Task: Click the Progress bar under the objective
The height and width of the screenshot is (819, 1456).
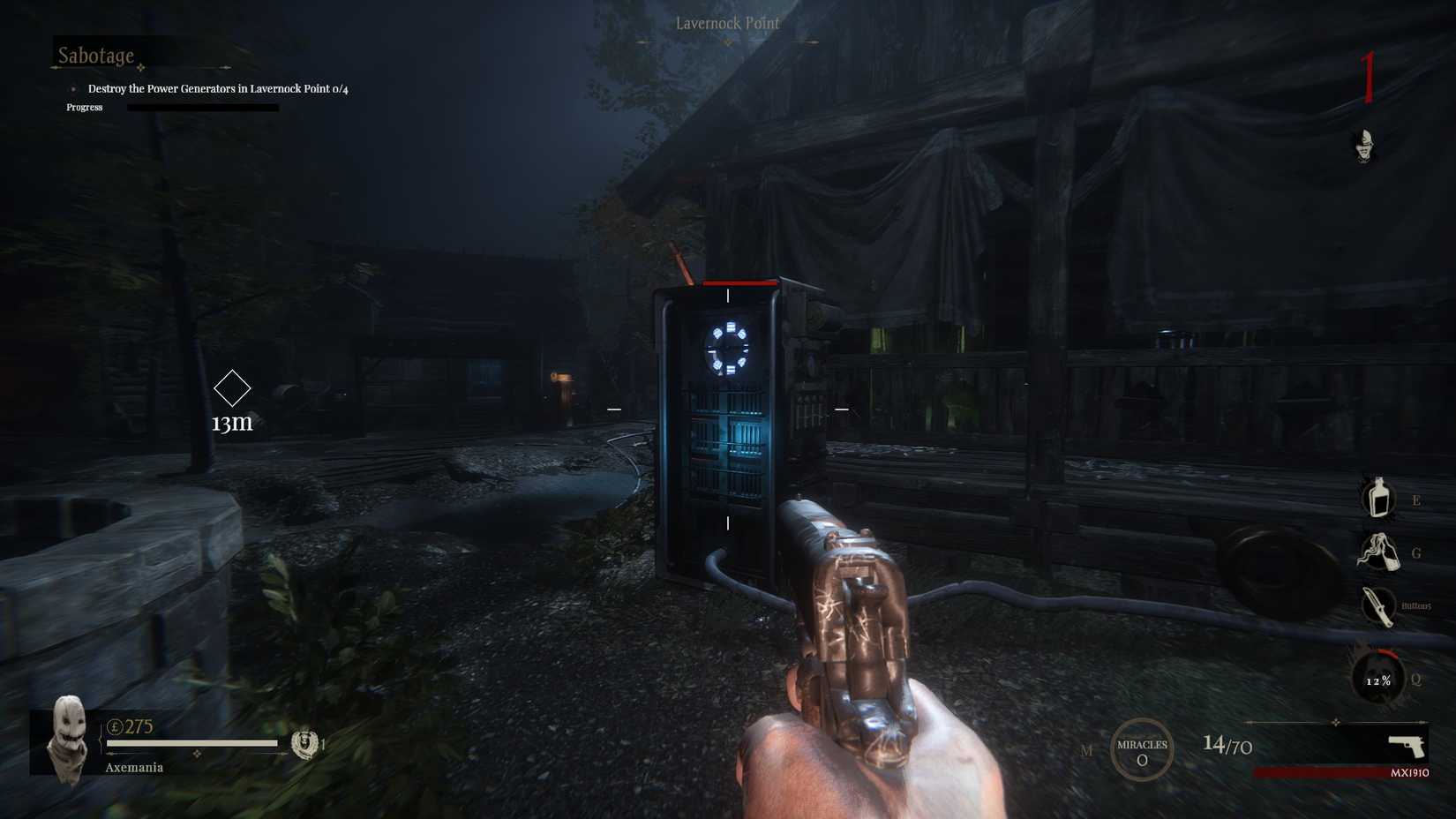Action: click(x=199, y=107)
